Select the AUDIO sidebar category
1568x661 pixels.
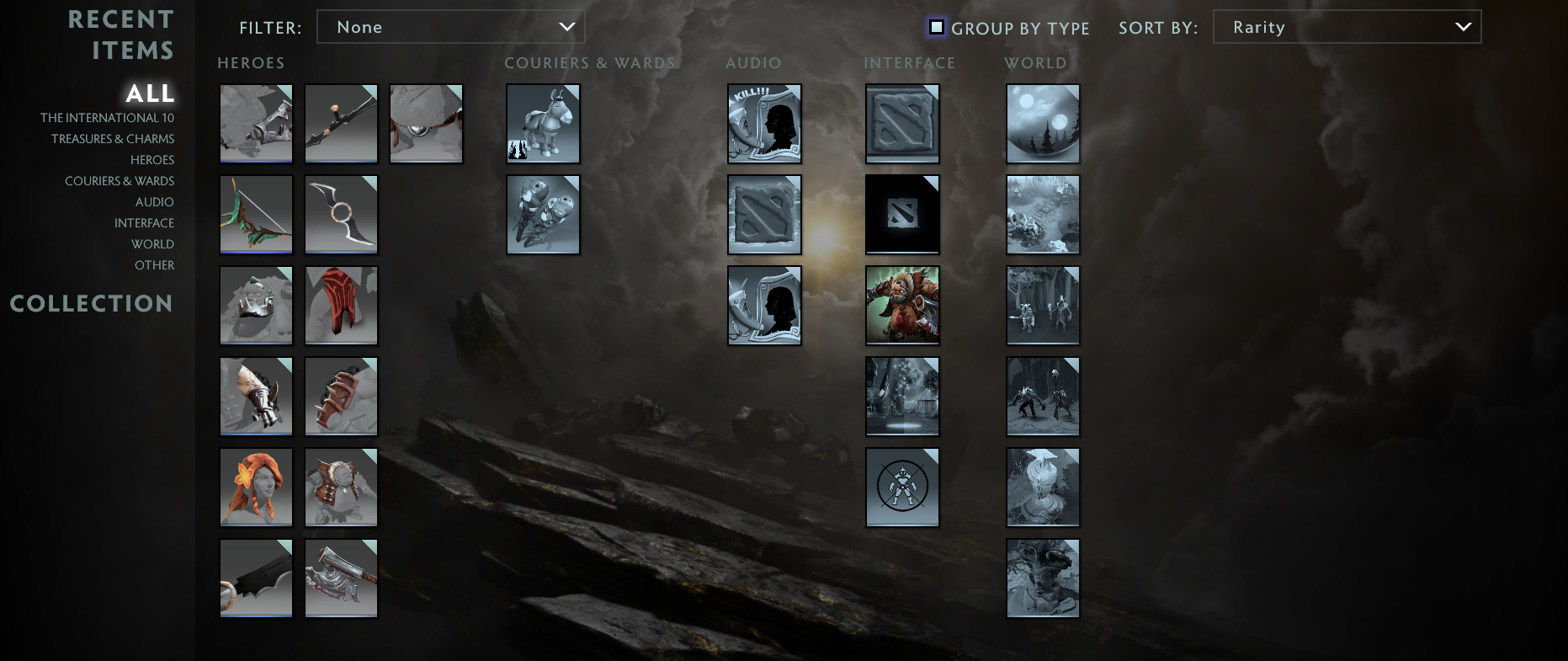[x=154, y=201]
